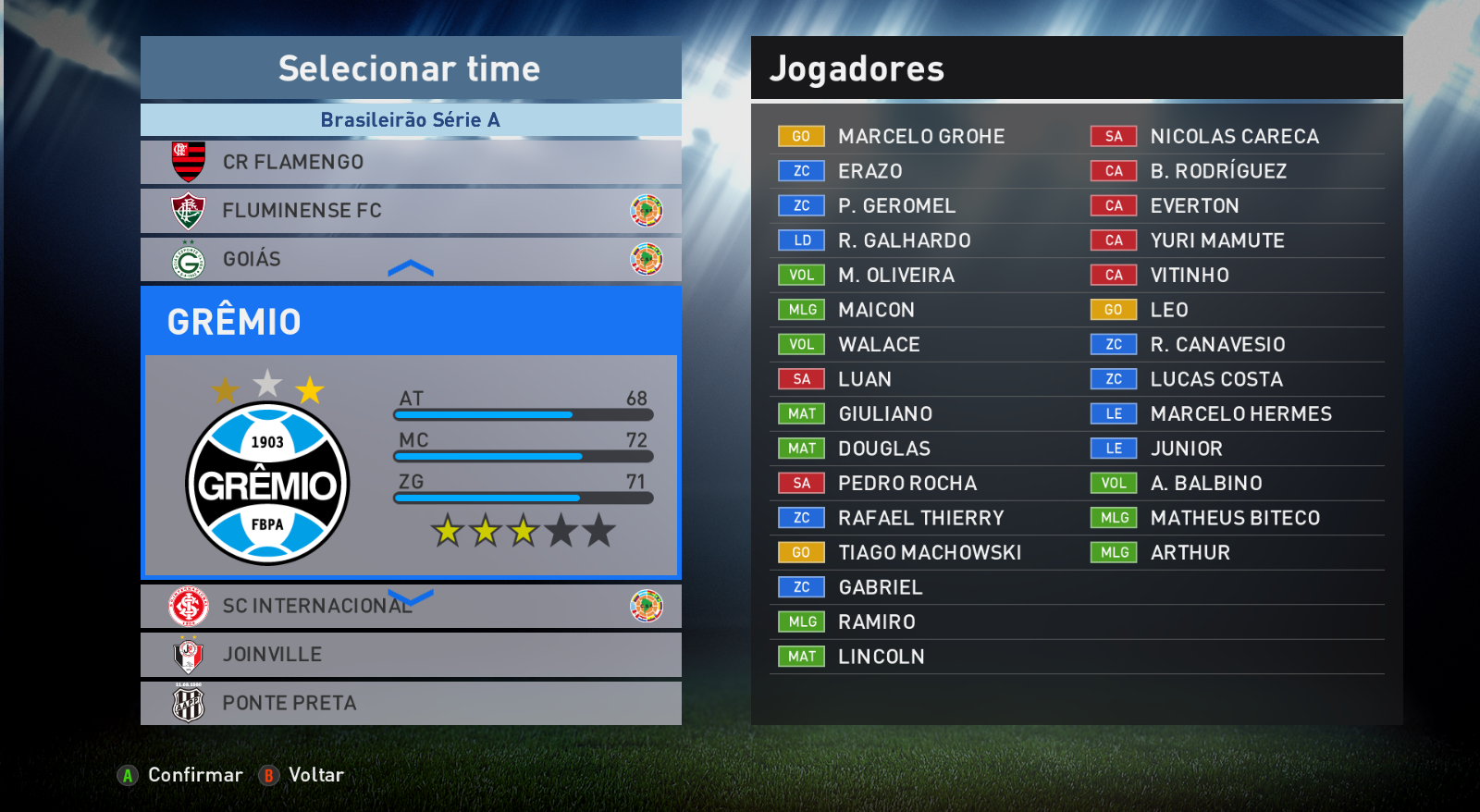Select the Brasileirão Série A league header
This screenshot has width=1480, height=812.
click(x=410, y=120)
